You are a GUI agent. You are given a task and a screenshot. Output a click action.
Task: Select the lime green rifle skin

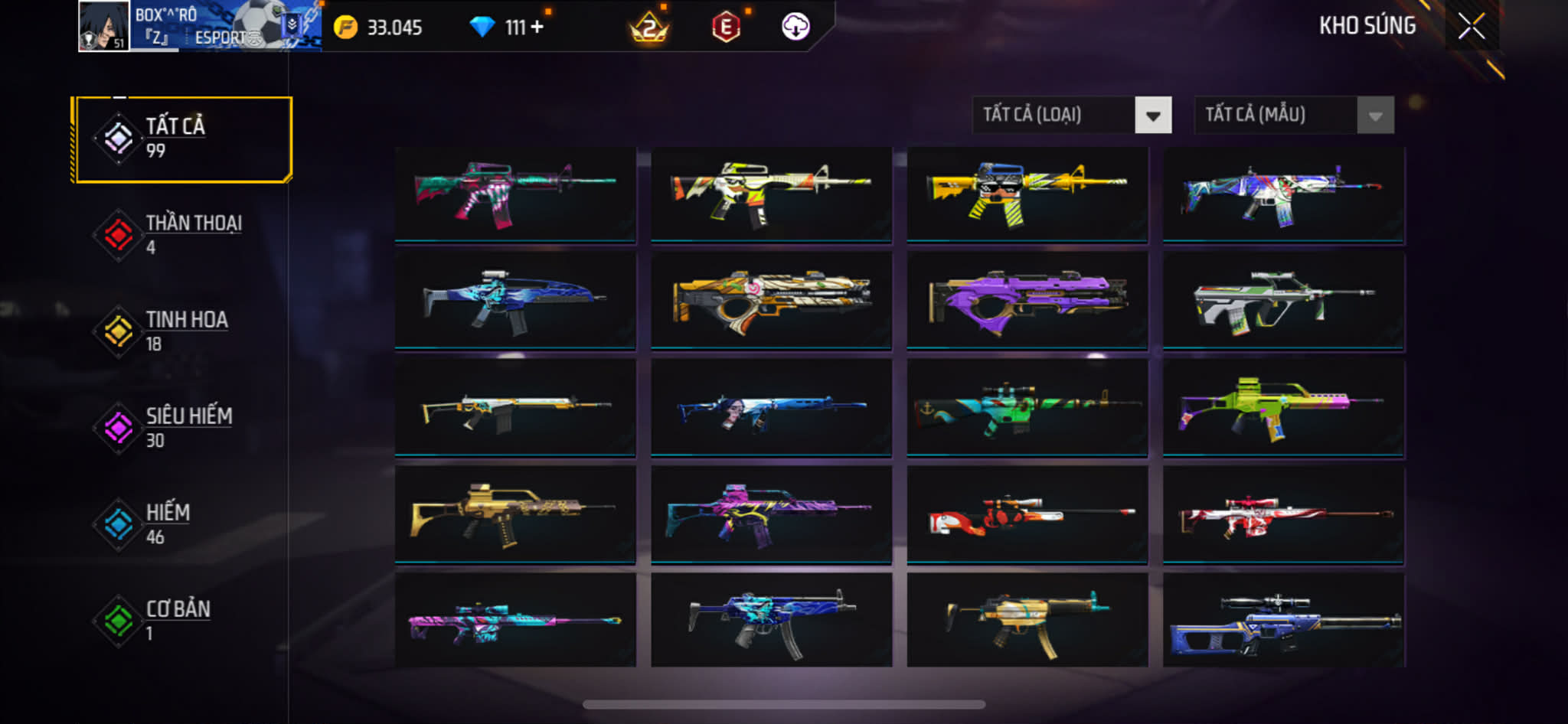coord(1283,408)
